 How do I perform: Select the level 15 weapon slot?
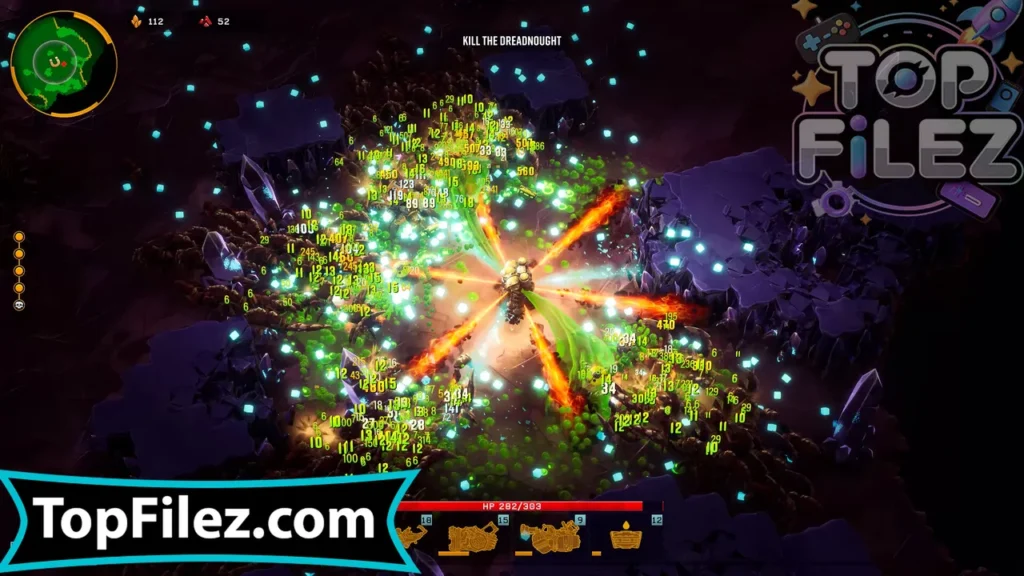click(x=474, y=538)
